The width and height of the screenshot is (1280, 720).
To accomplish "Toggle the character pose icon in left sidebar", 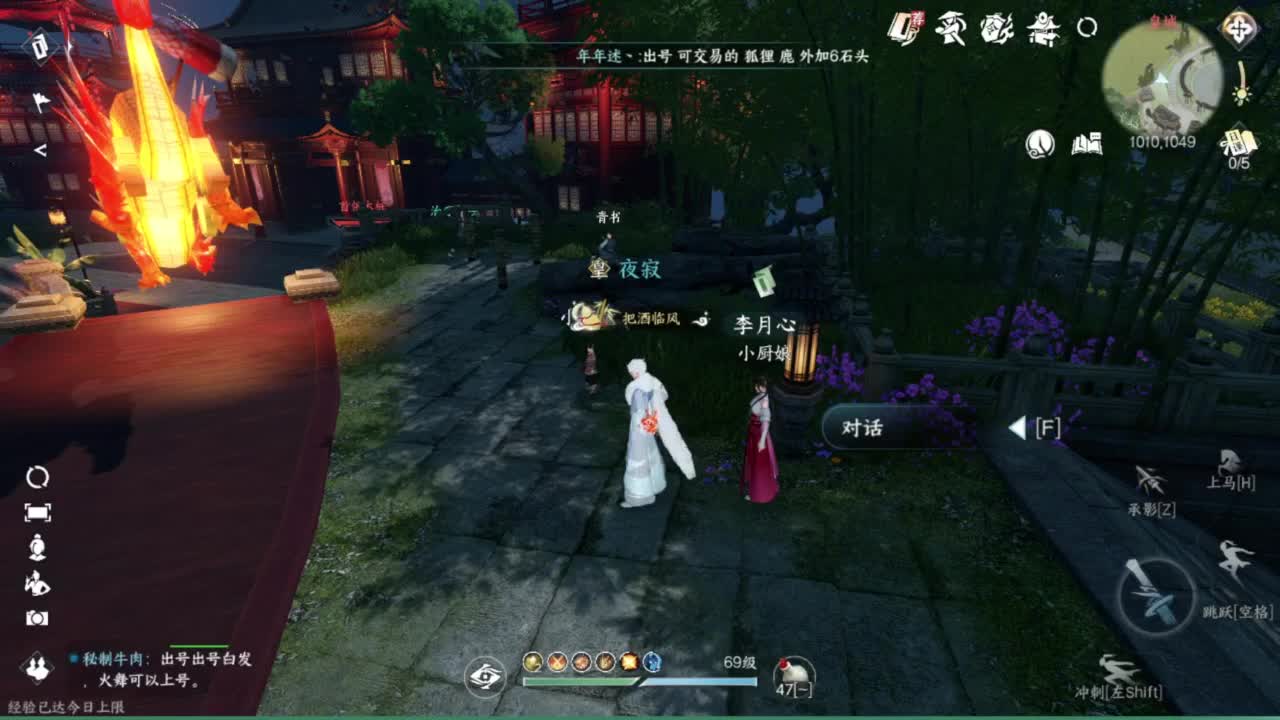I will point(38,583).
